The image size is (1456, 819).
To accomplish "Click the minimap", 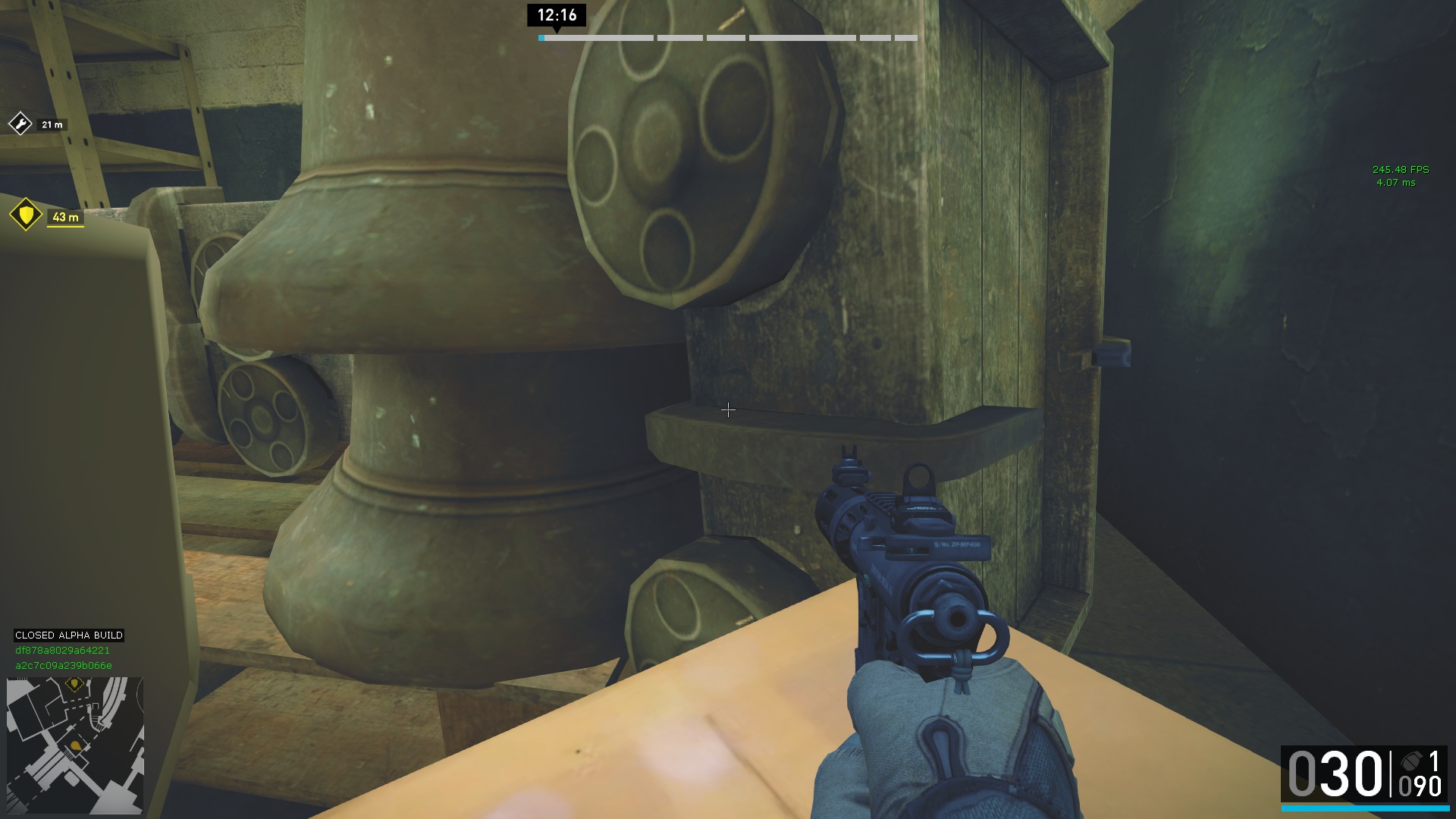I will click(x=75, y=745).
